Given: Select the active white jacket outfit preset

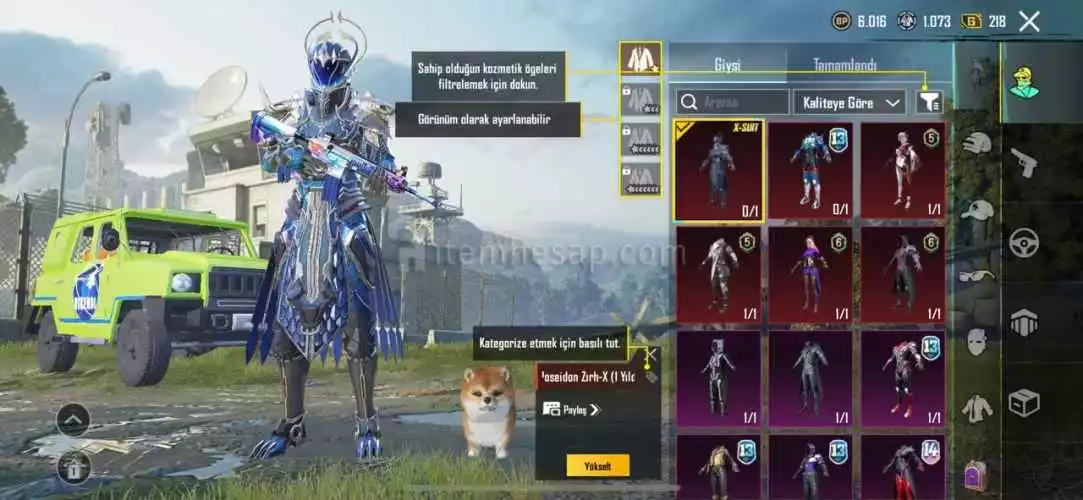Looking at the screenshot, I should 640,59.
